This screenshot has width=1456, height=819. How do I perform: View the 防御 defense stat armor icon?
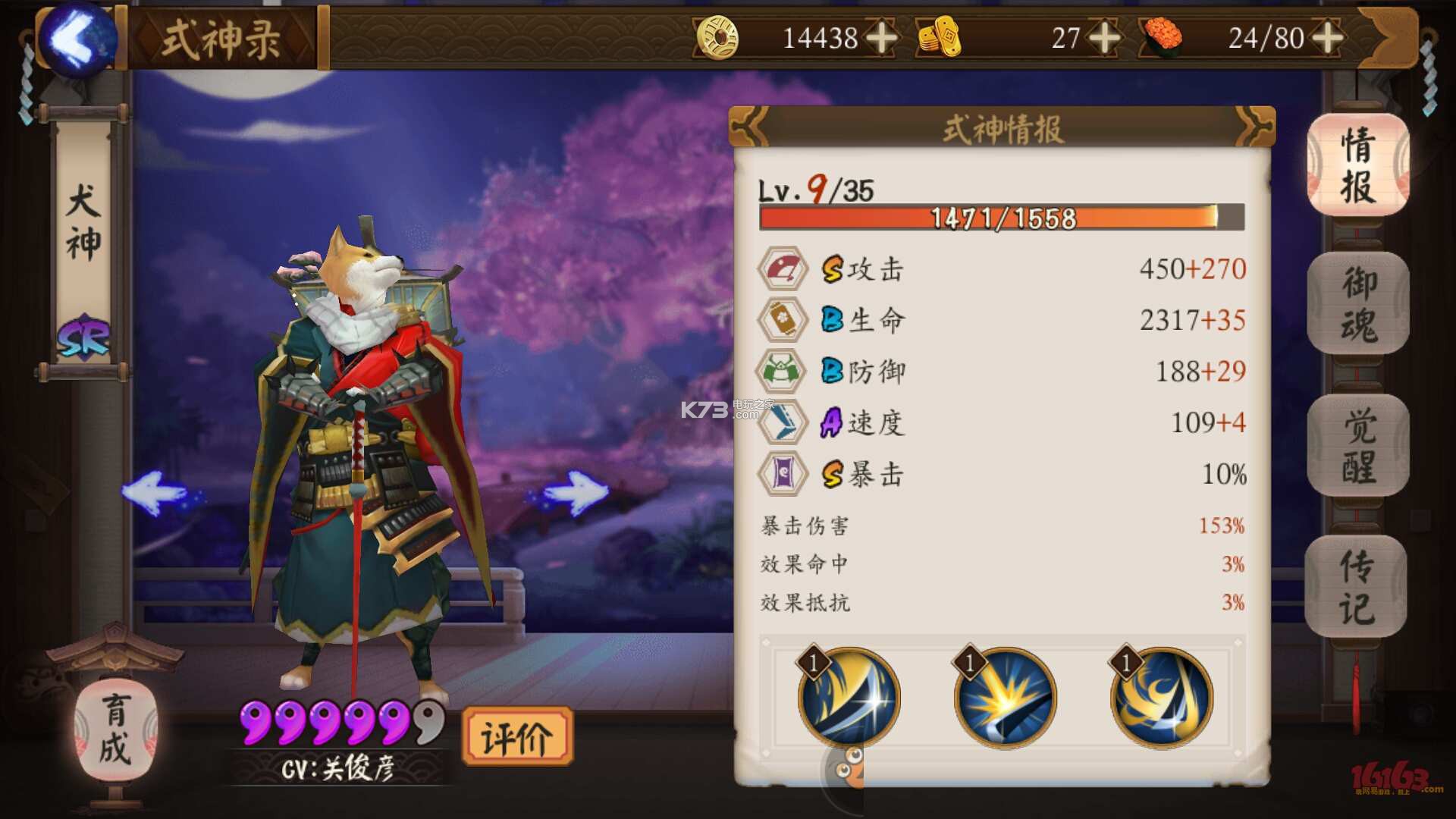(x=783, y=371)
